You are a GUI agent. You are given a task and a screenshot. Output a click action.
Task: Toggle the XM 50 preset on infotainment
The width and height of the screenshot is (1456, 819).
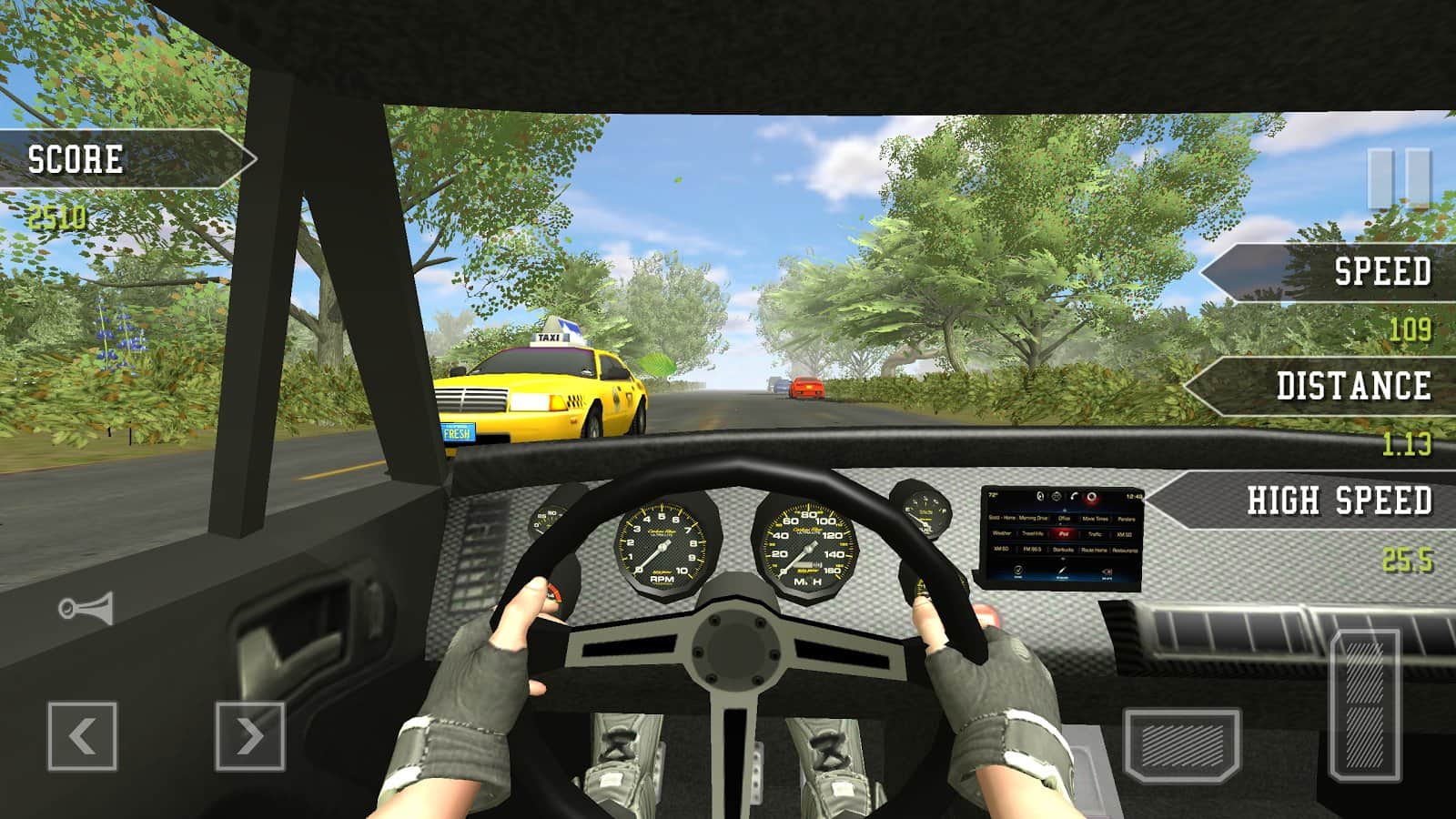tap(1123, 534)
